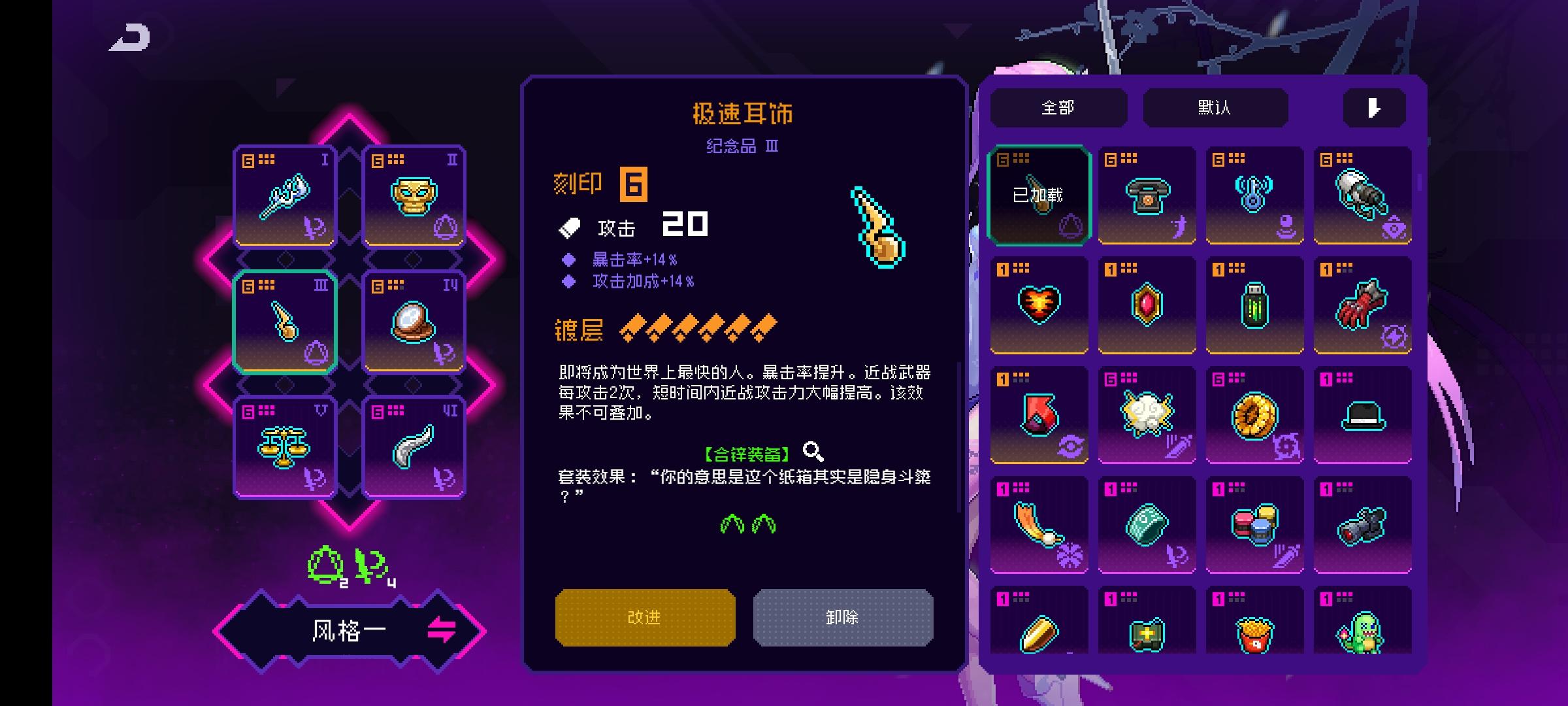Click the sort order arrow above the inventory
This screenshot has height=706, width=1568.
click(1373, 109)
